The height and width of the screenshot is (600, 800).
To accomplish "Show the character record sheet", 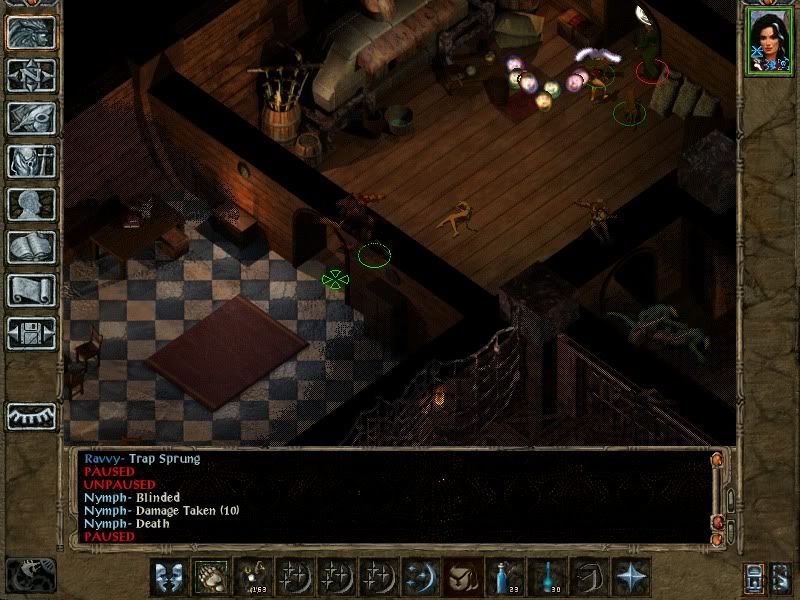I will click(x=31, y=204).
